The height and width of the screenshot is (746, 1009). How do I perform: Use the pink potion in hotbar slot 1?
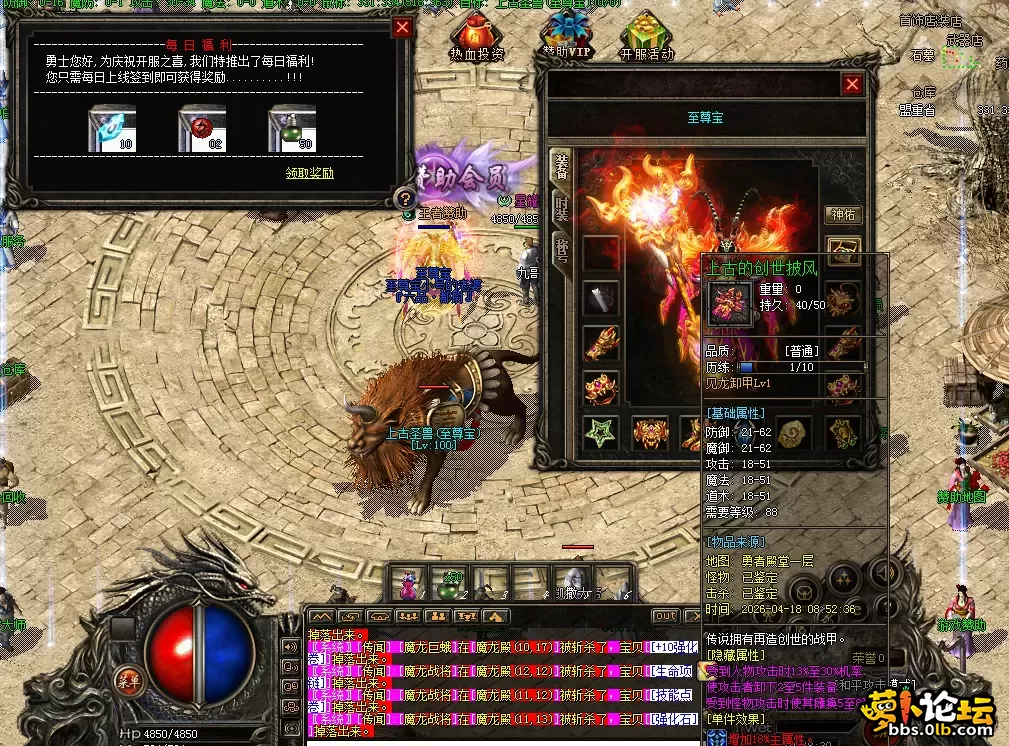409,583
